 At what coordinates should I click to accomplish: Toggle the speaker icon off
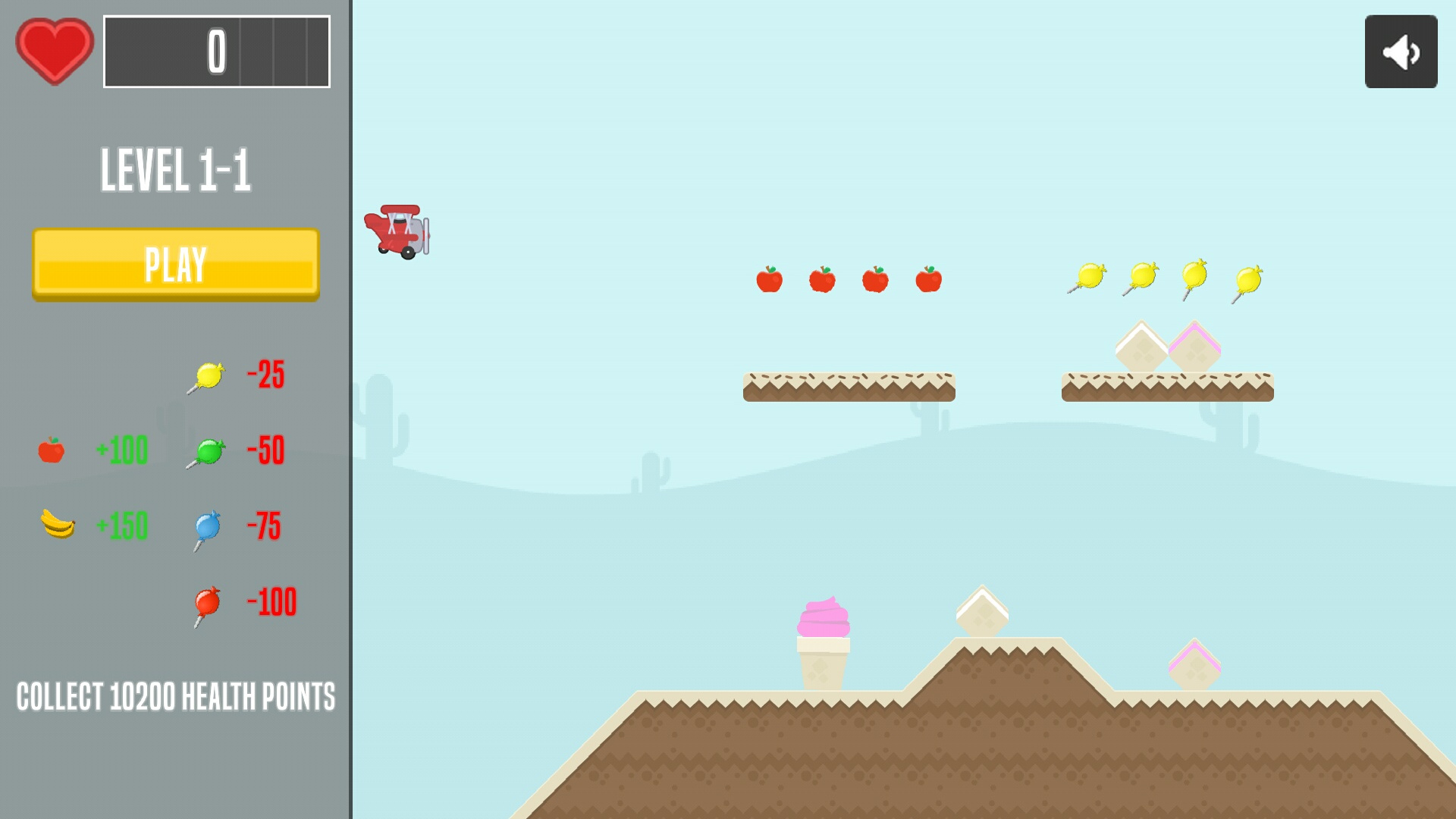point(1401,51)
